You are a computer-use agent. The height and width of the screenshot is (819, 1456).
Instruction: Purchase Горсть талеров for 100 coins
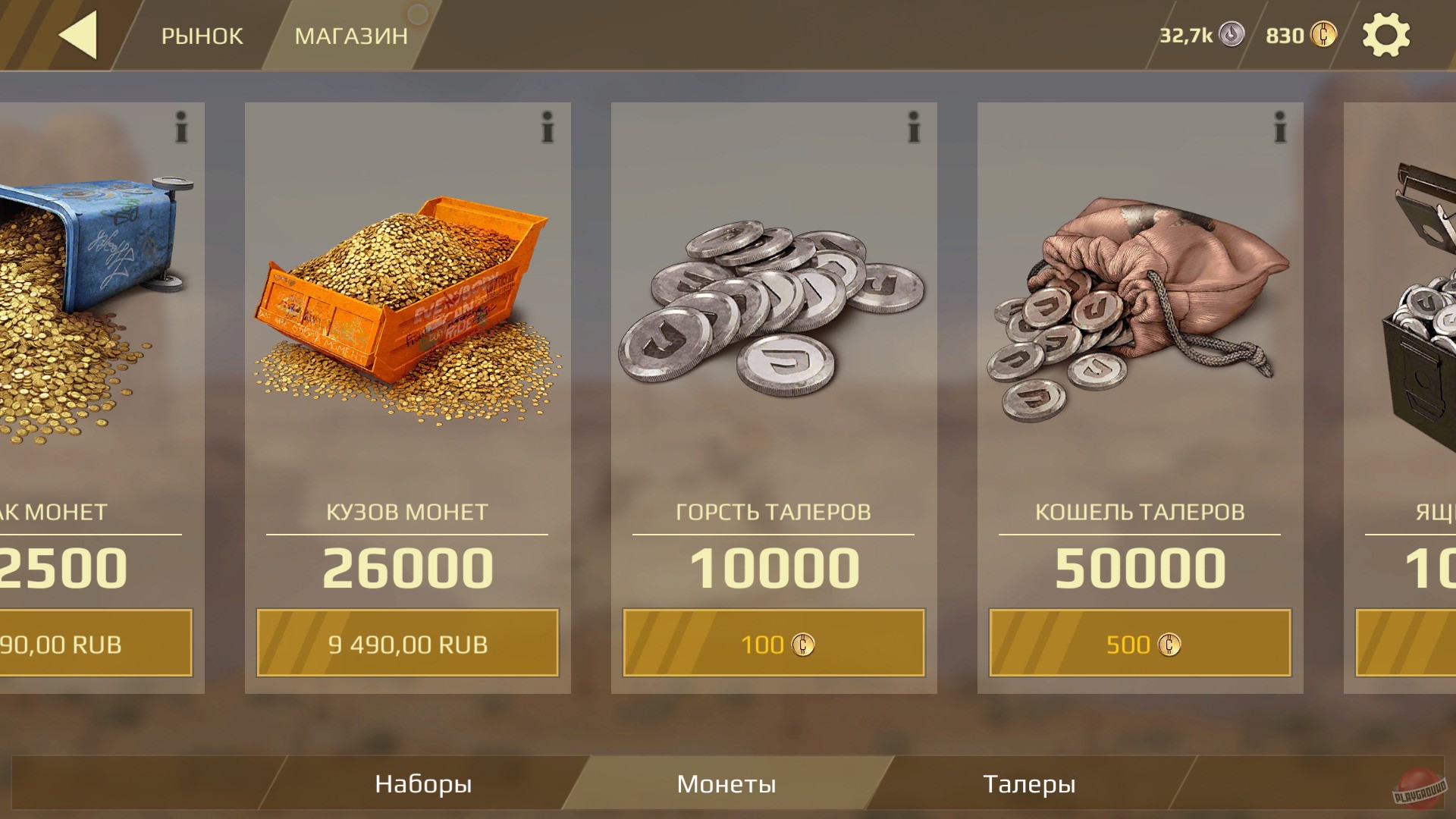coord(773,644)
